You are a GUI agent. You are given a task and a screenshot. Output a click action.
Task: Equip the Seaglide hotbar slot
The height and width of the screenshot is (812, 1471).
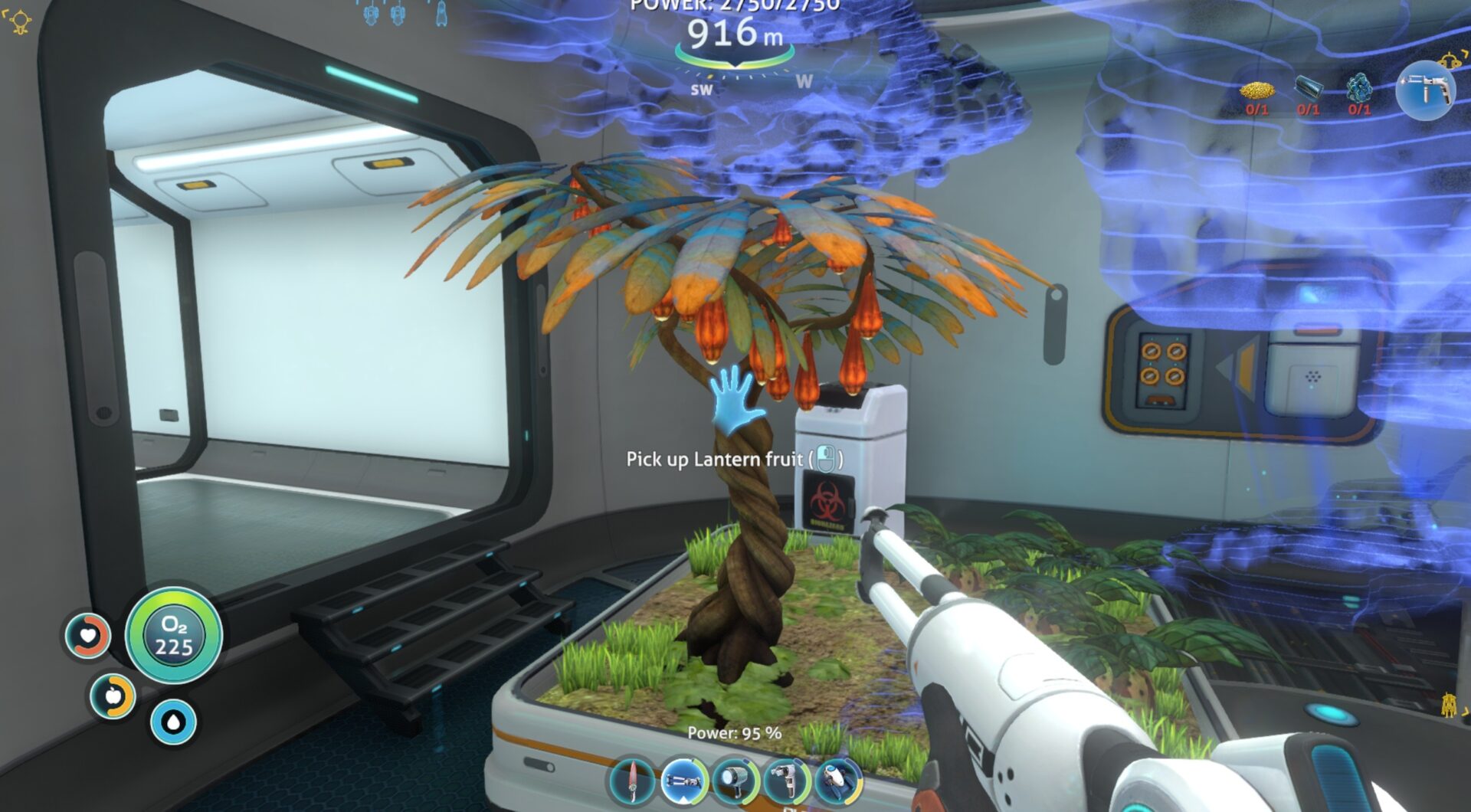838,781
